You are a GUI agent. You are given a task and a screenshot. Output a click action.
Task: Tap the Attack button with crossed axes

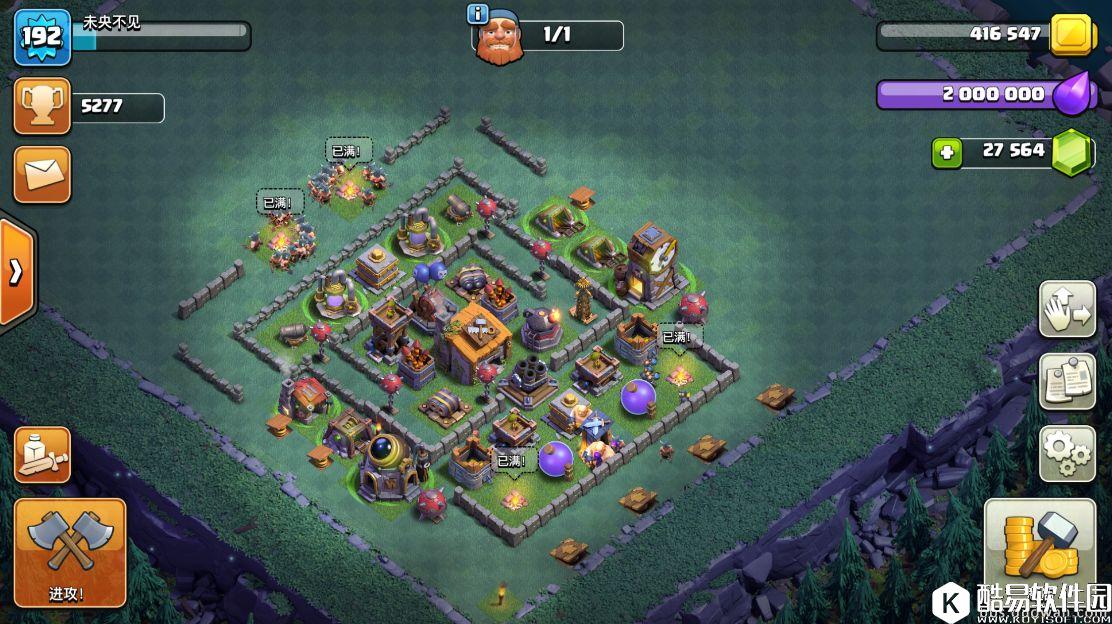point(70,553)
